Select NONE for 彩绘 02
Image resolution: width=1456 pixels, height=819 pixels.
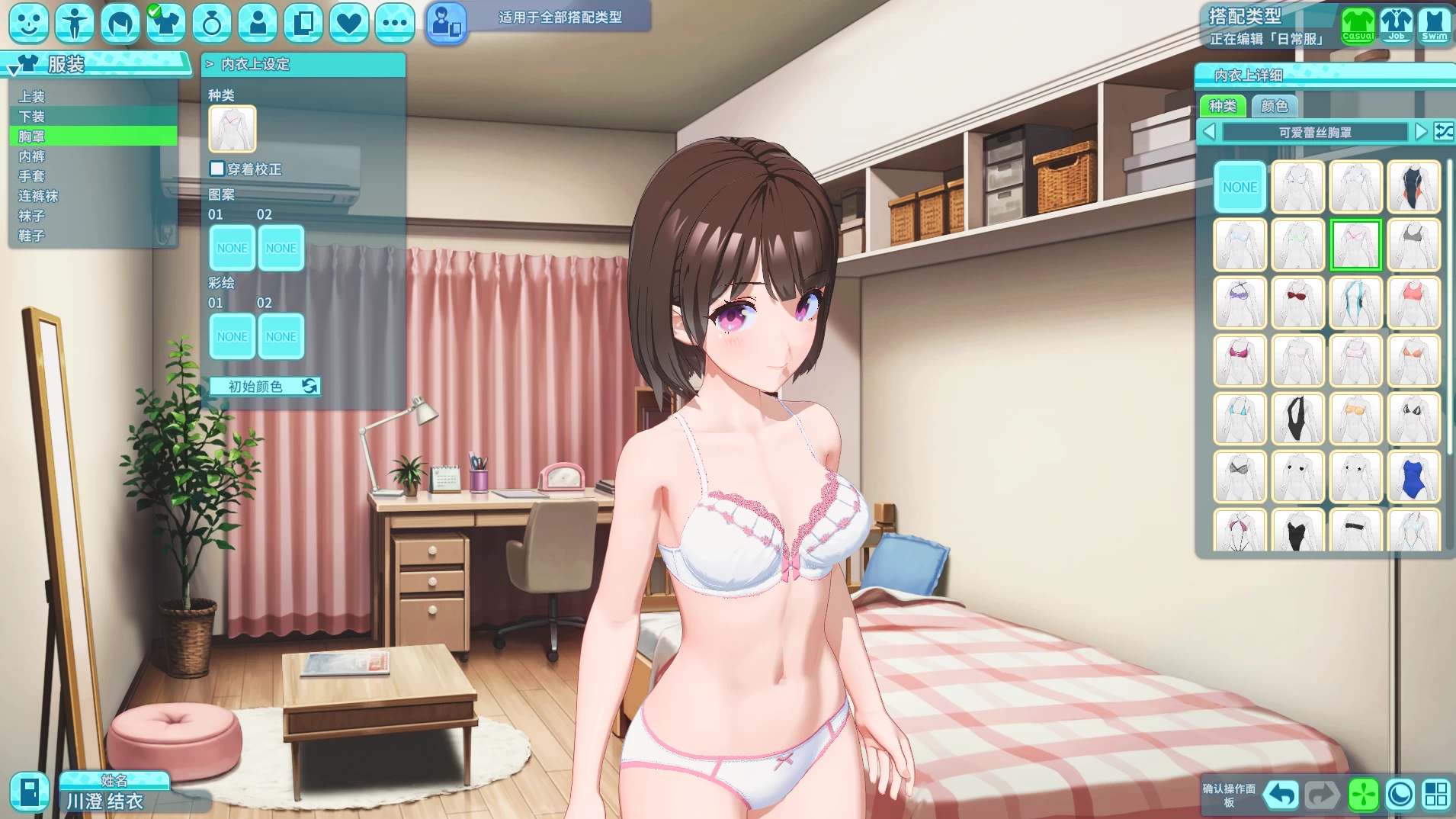281,336
